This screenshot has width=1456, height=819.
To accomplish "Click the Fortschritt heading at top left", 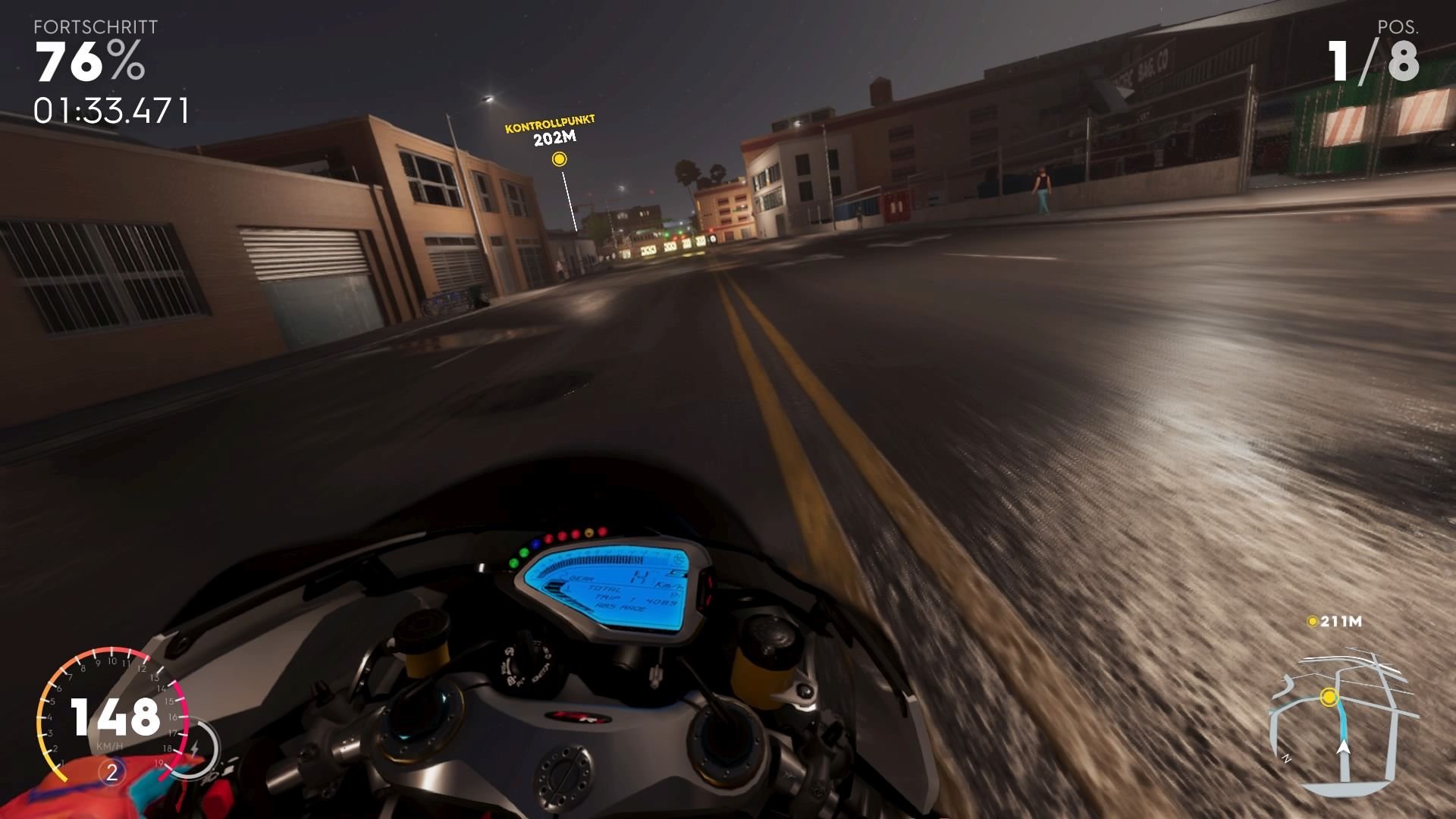I will coord(95,28).
